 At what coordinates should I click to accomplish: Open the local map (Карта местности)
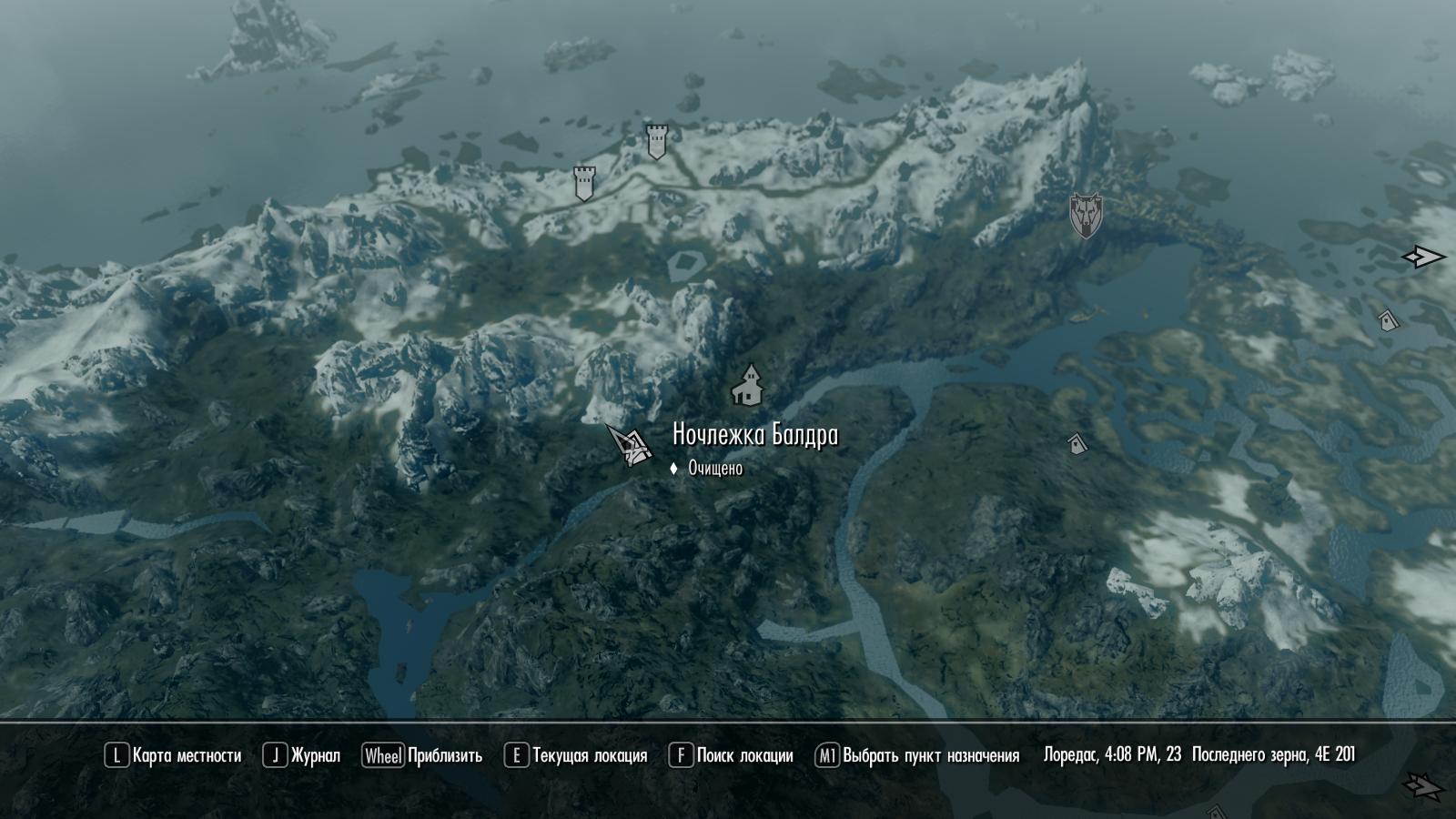(173, 755)
